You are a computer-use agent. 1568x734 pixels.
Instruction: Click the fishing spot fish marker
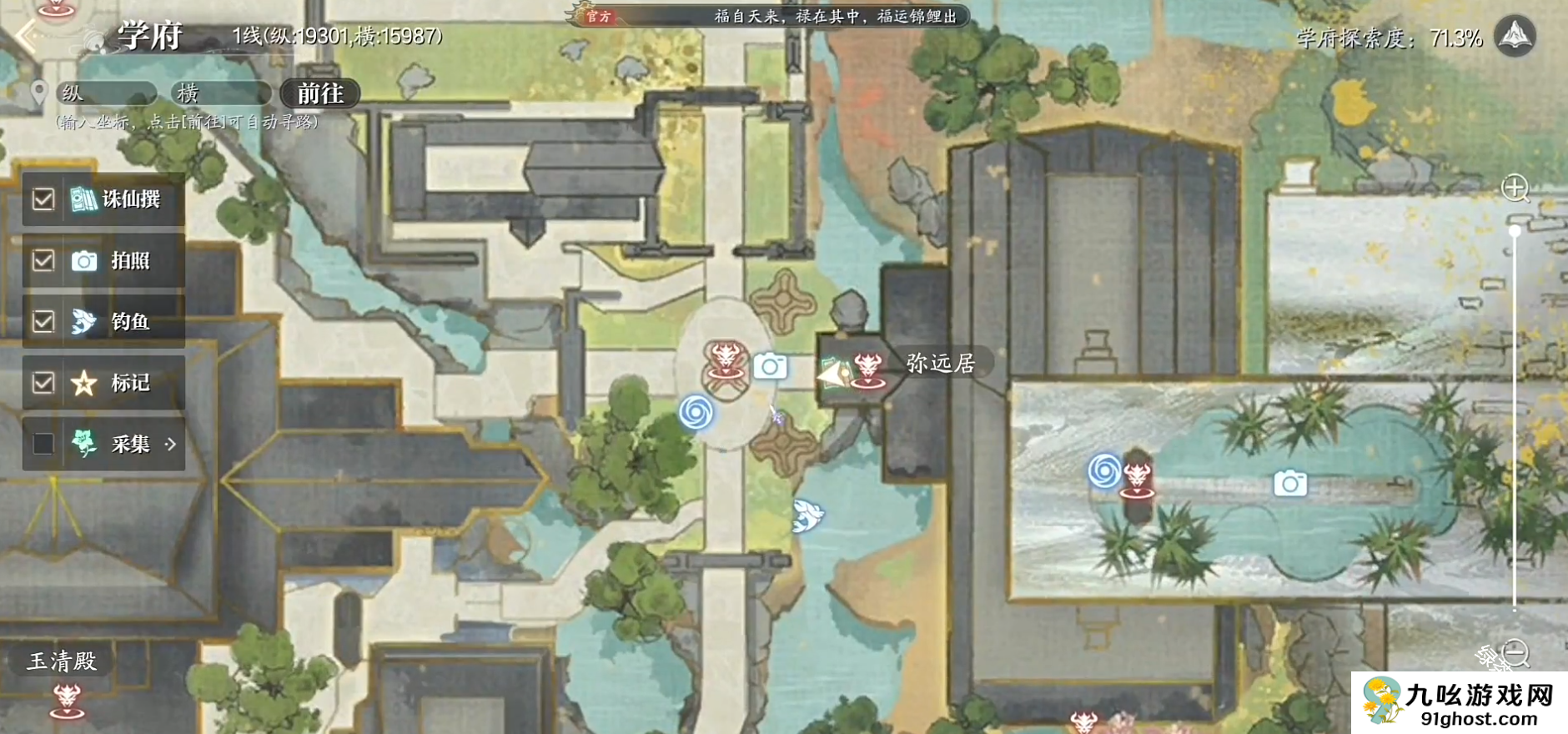[807, 515]
